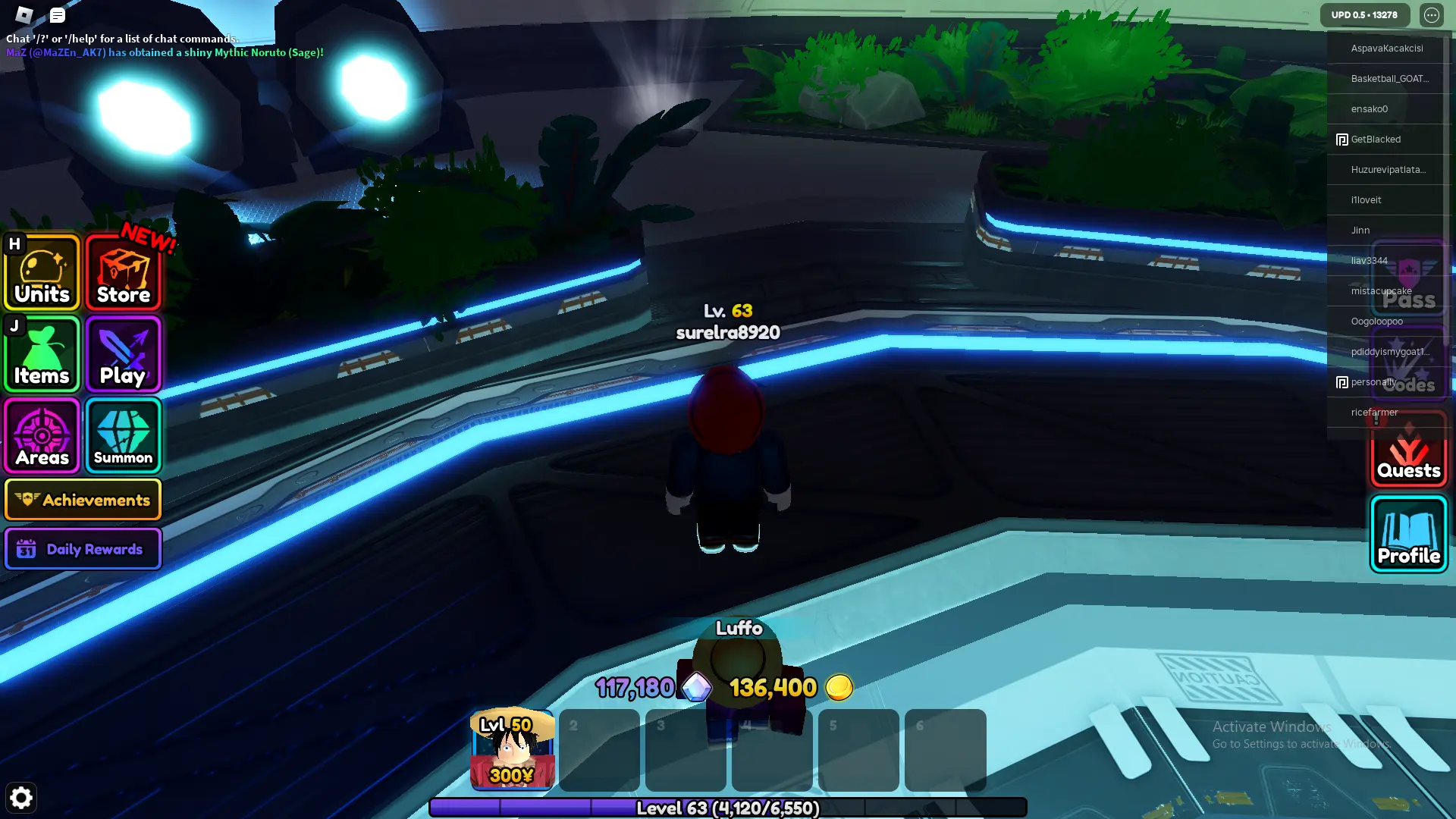Screen dimensions: 1456x819
Task: Expand the ellipsis options menu top right
Action: [1432, 14]
